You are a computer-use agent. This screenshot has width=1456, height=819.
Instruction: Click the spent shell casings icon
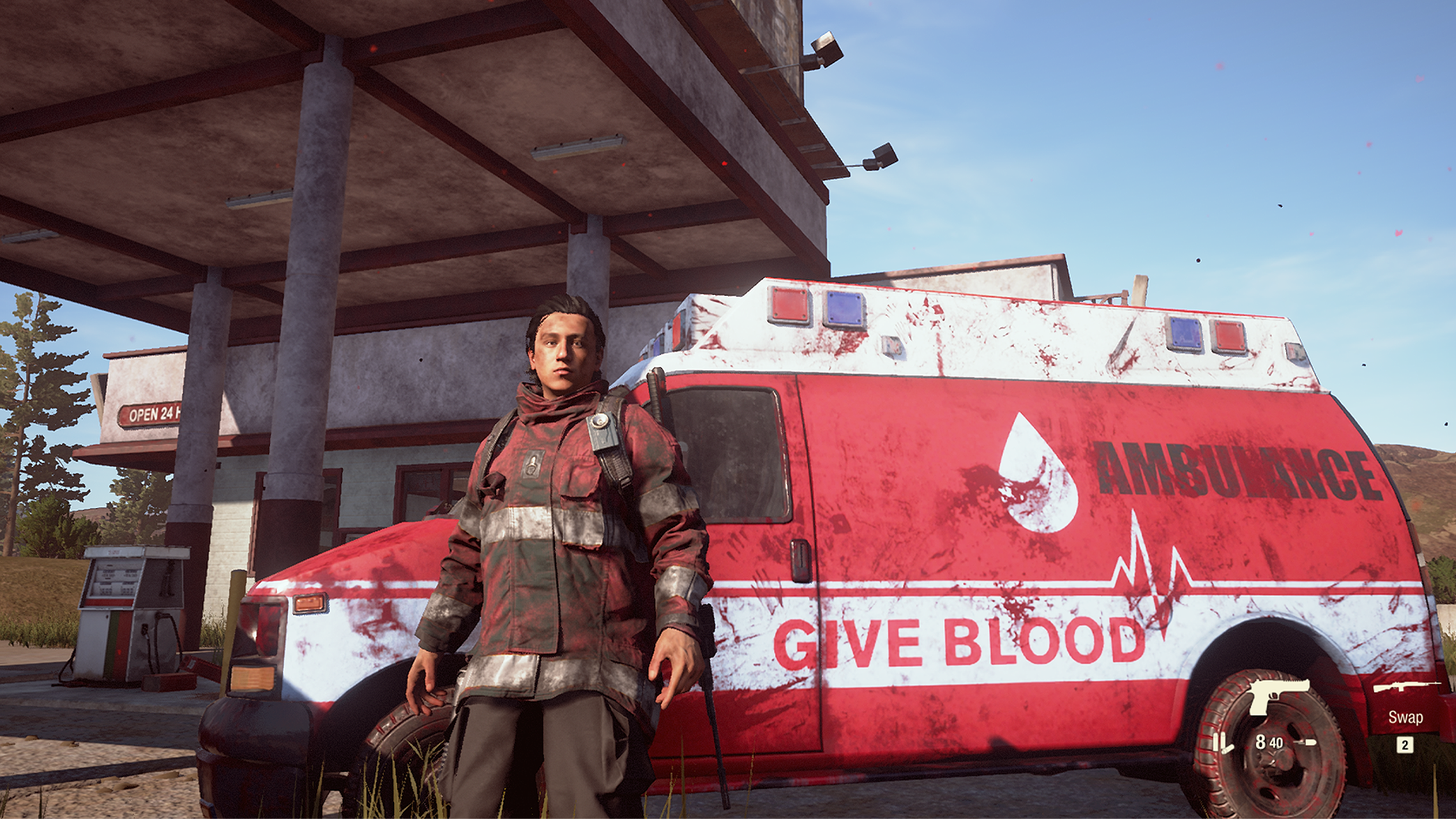coord(1222,742)
